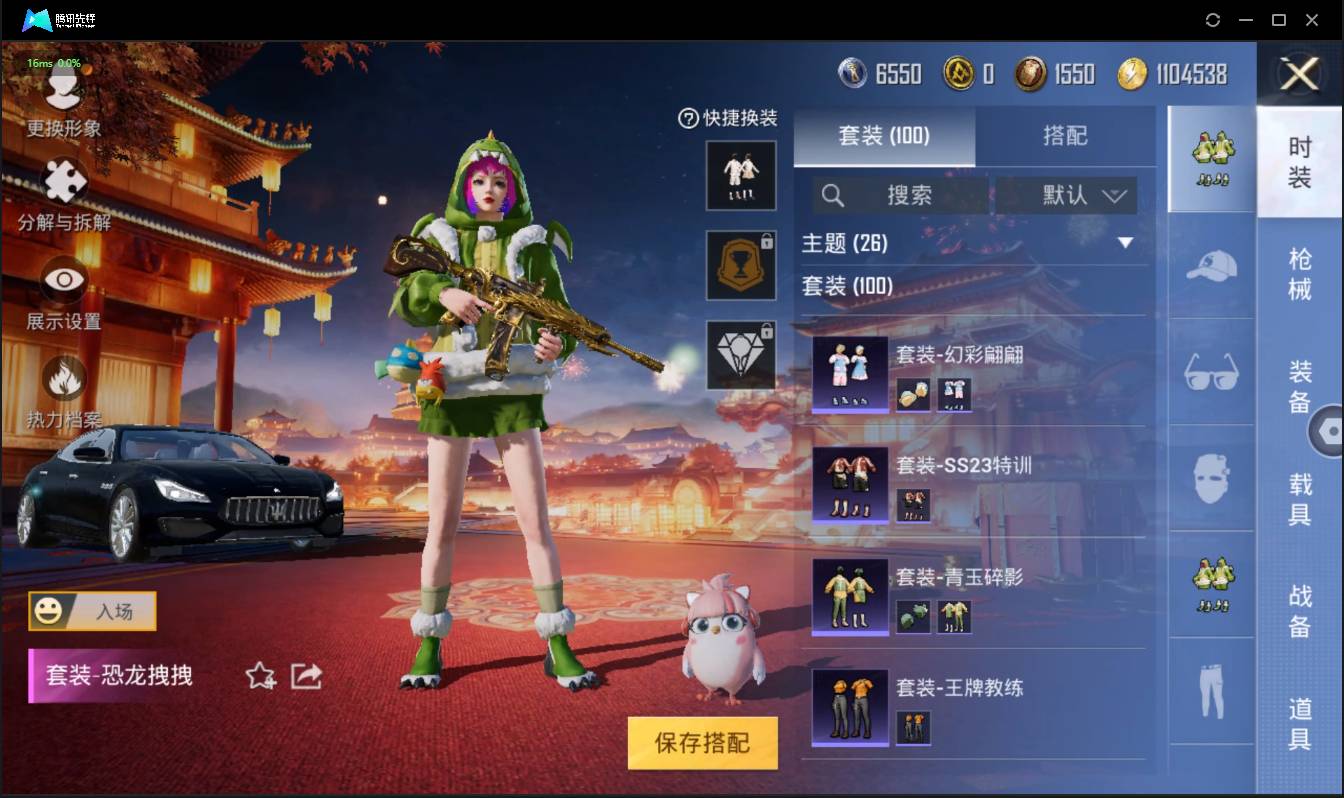Click the 保存搭配 save outfit button
The height and width of the screenshot is (798, 1344).
pos(703,743)
